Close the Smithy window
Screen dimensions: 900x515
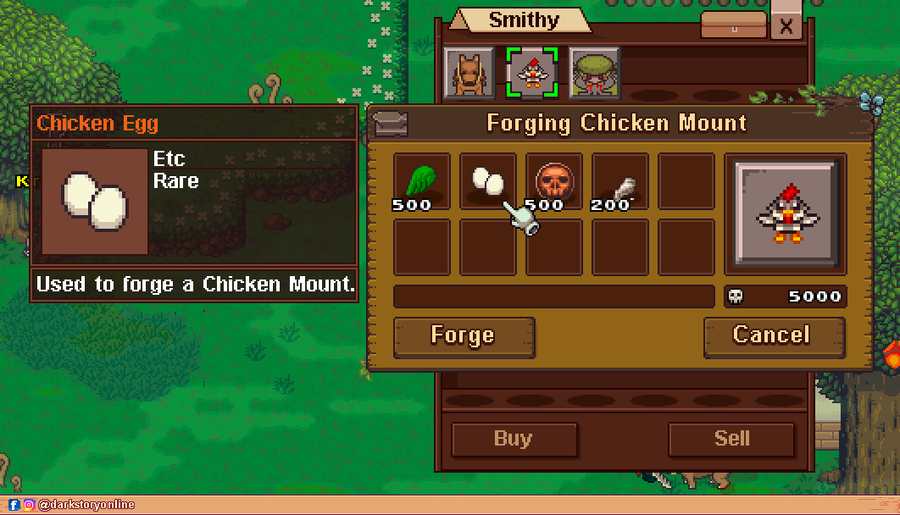(787, 27)
